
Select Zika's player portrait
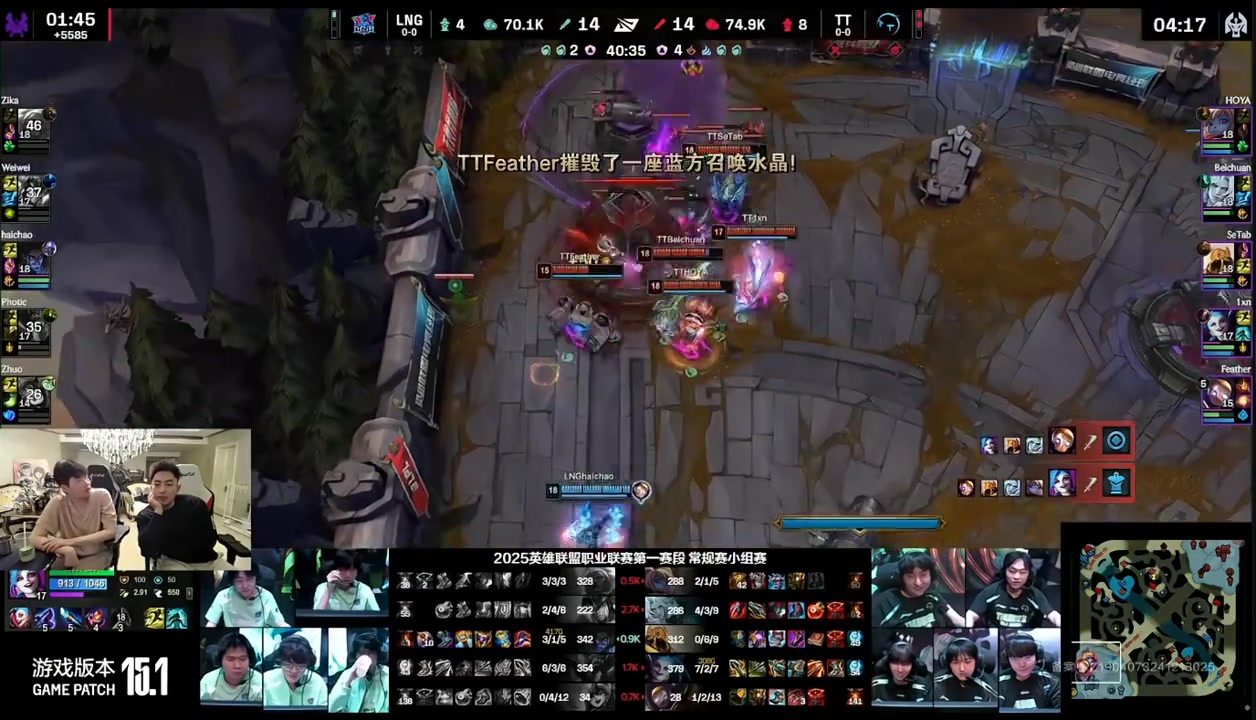point(33,126)
